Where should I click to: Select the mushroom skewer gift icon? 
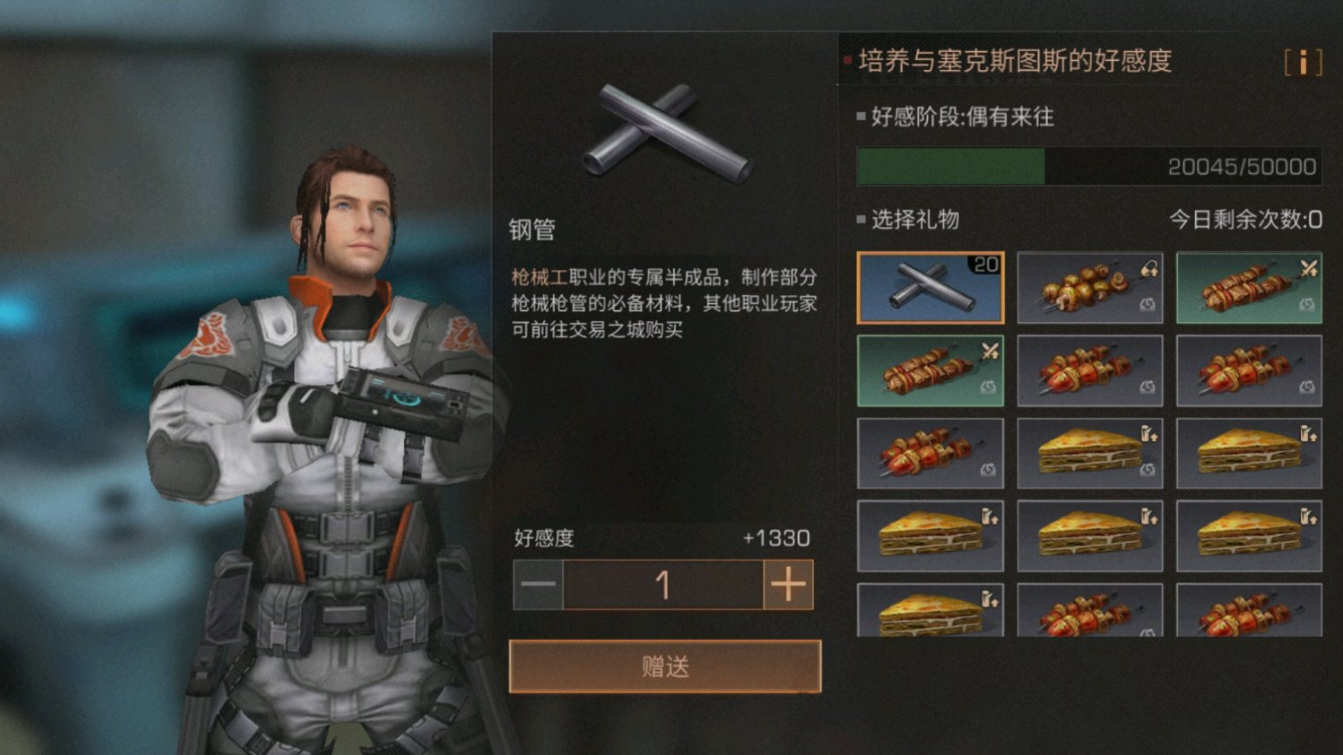1089,287
